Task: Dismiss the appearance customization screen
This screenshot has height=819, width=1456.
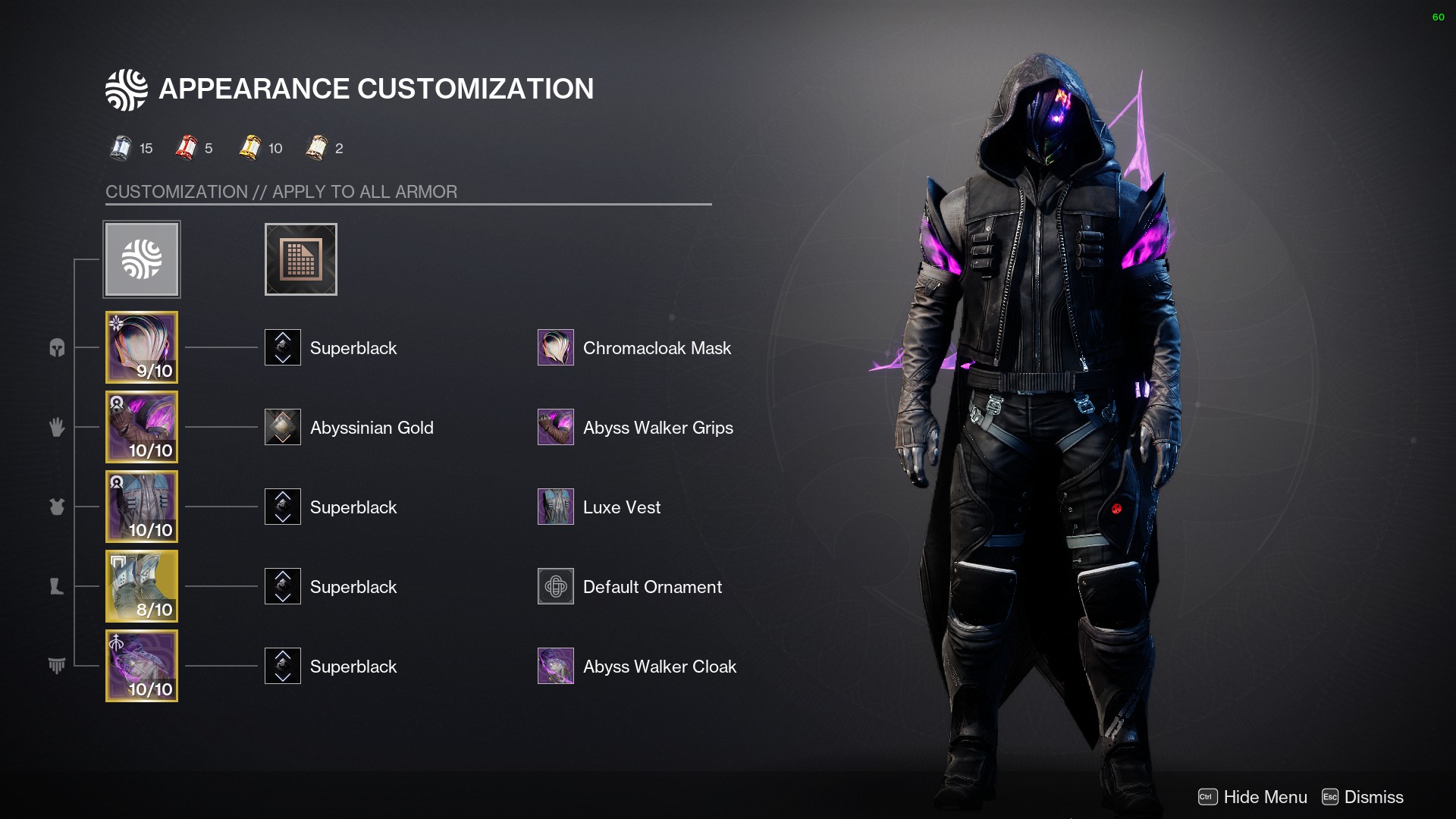Action: pyautogui.click(x=1363, y=797)
